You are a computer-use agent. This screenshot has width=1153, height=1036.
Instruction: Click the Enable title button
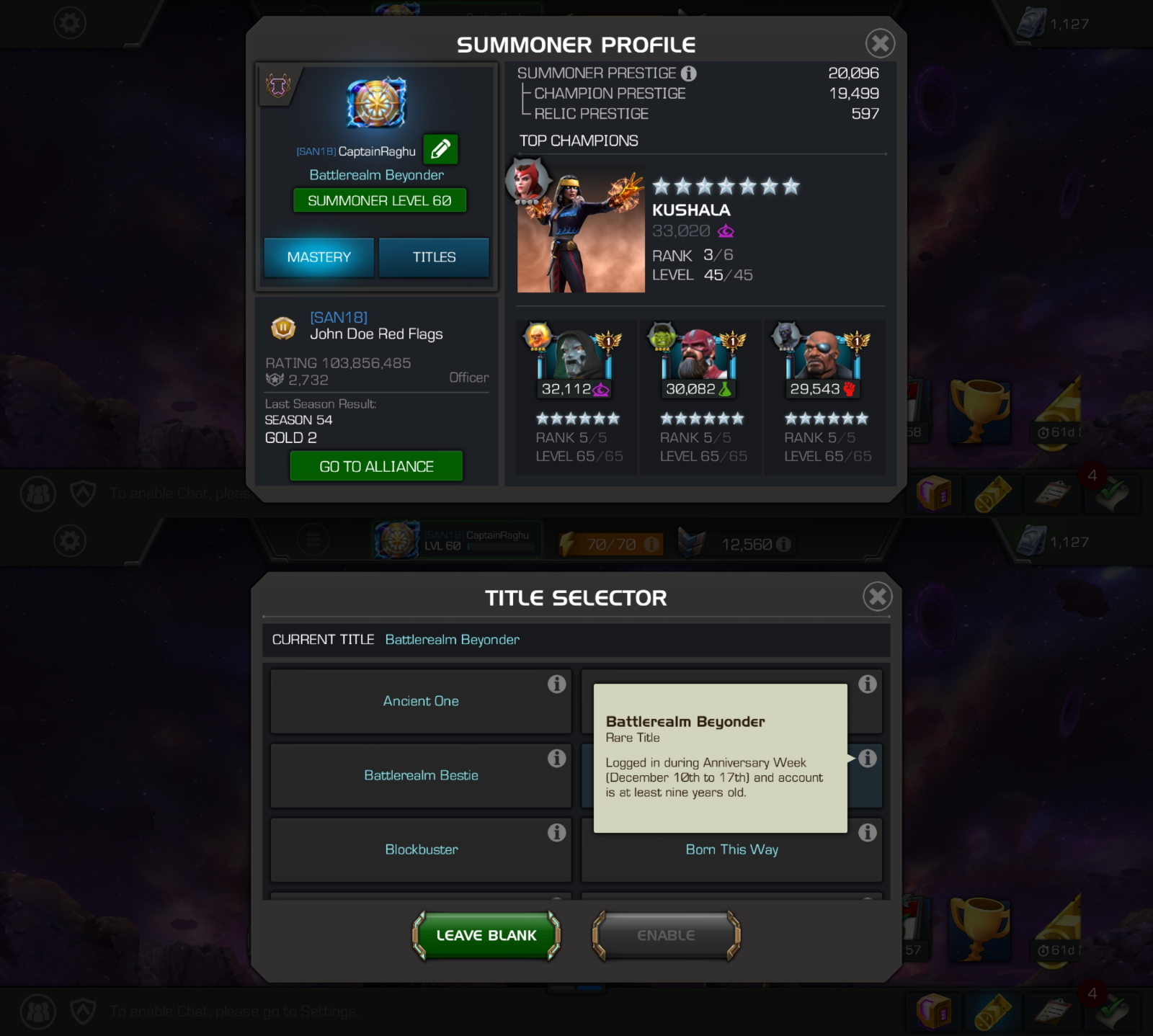[666, 935]
